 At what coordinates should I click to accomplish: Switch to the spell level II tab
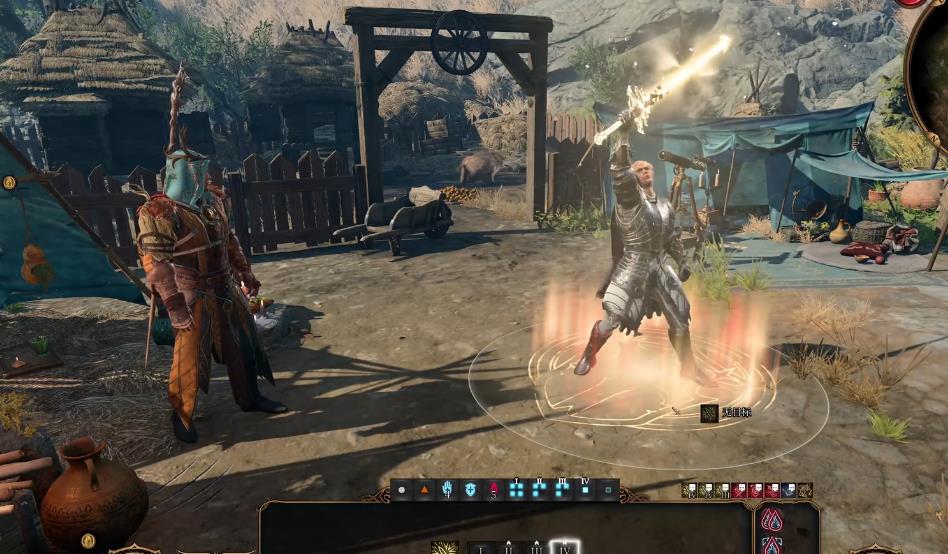coord(509,548)
